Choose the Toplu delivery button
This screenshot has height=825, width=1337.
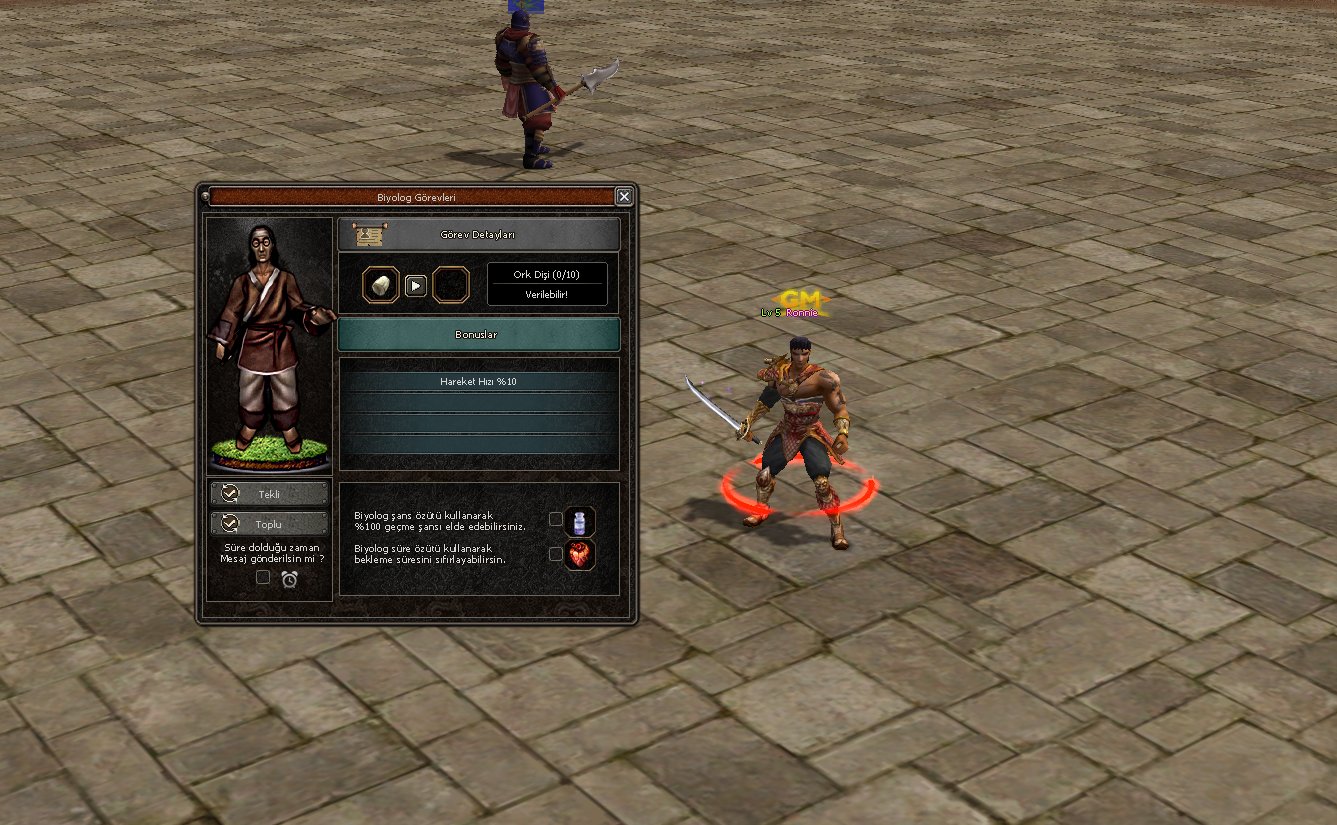pyautogui.click(x=269, y=524)
